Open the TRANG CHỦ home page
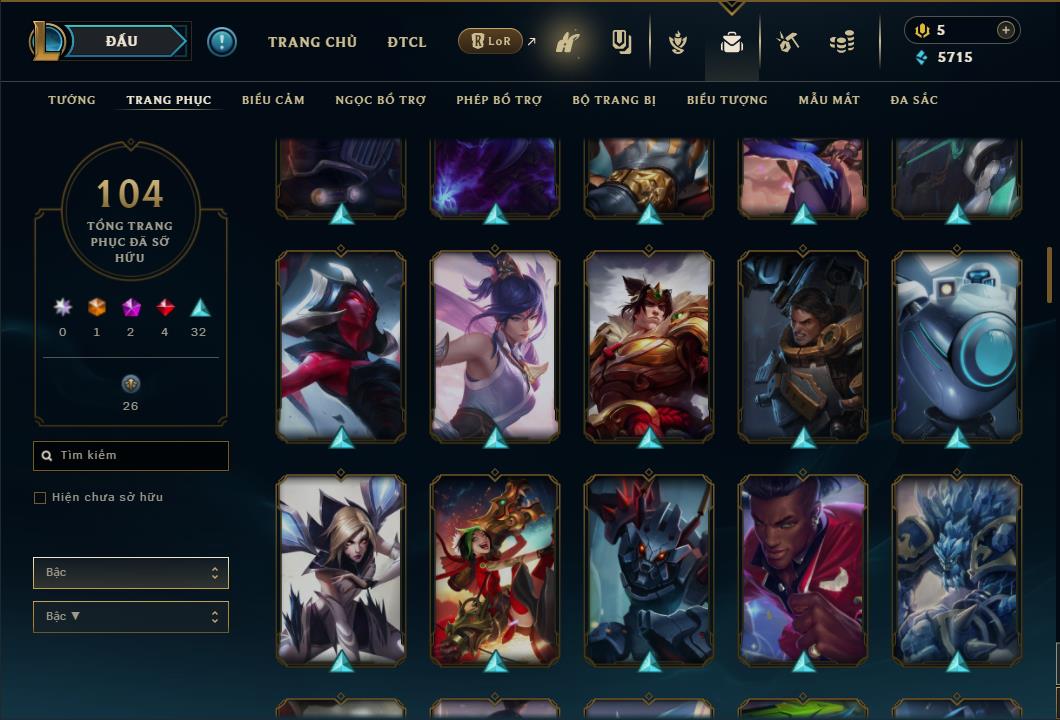This screenshot has height=720, width=1060. (x=312, y=42)
